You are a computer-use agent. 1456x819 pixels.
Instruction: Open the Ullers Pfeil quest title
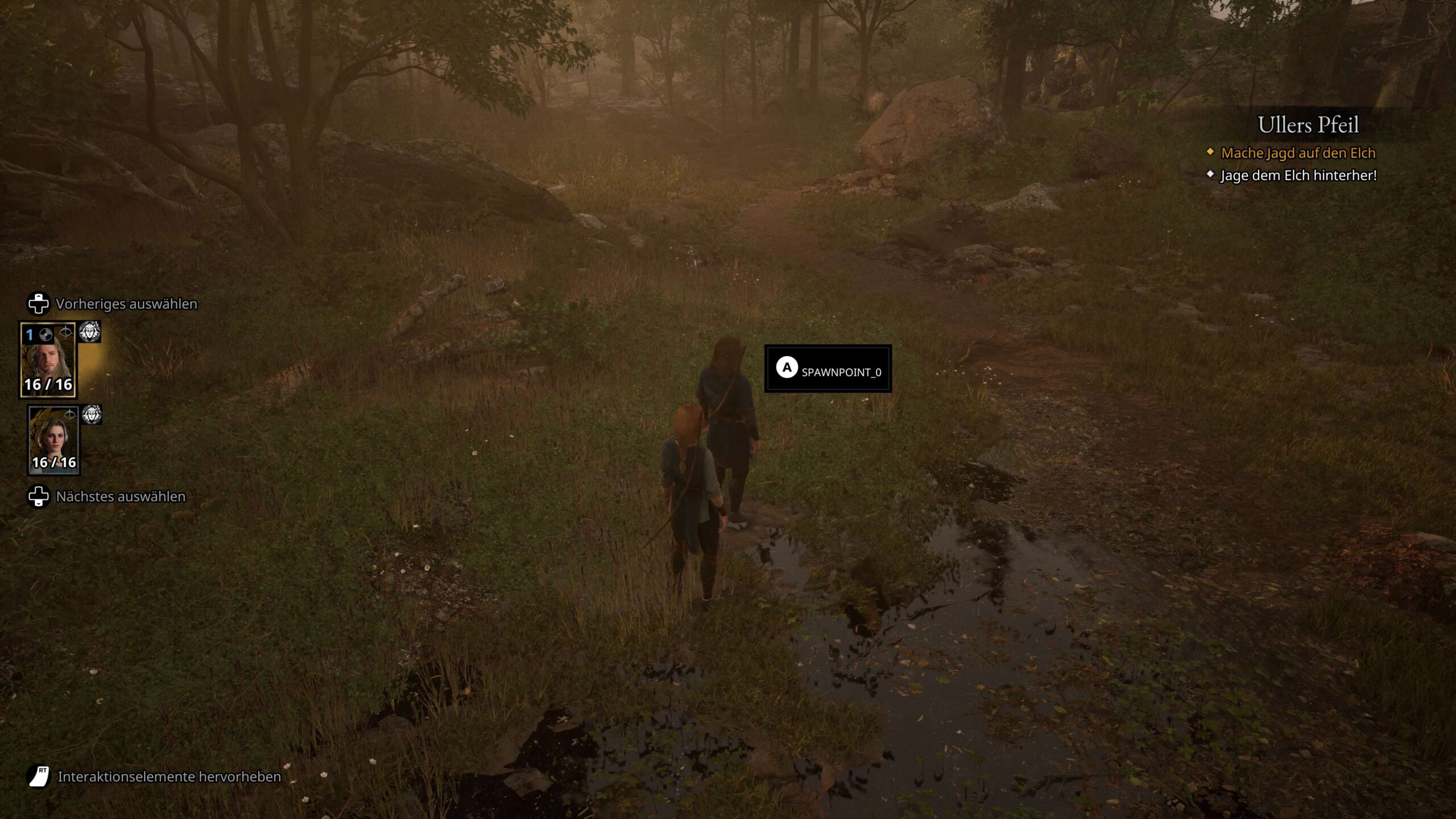(1308, 125)
